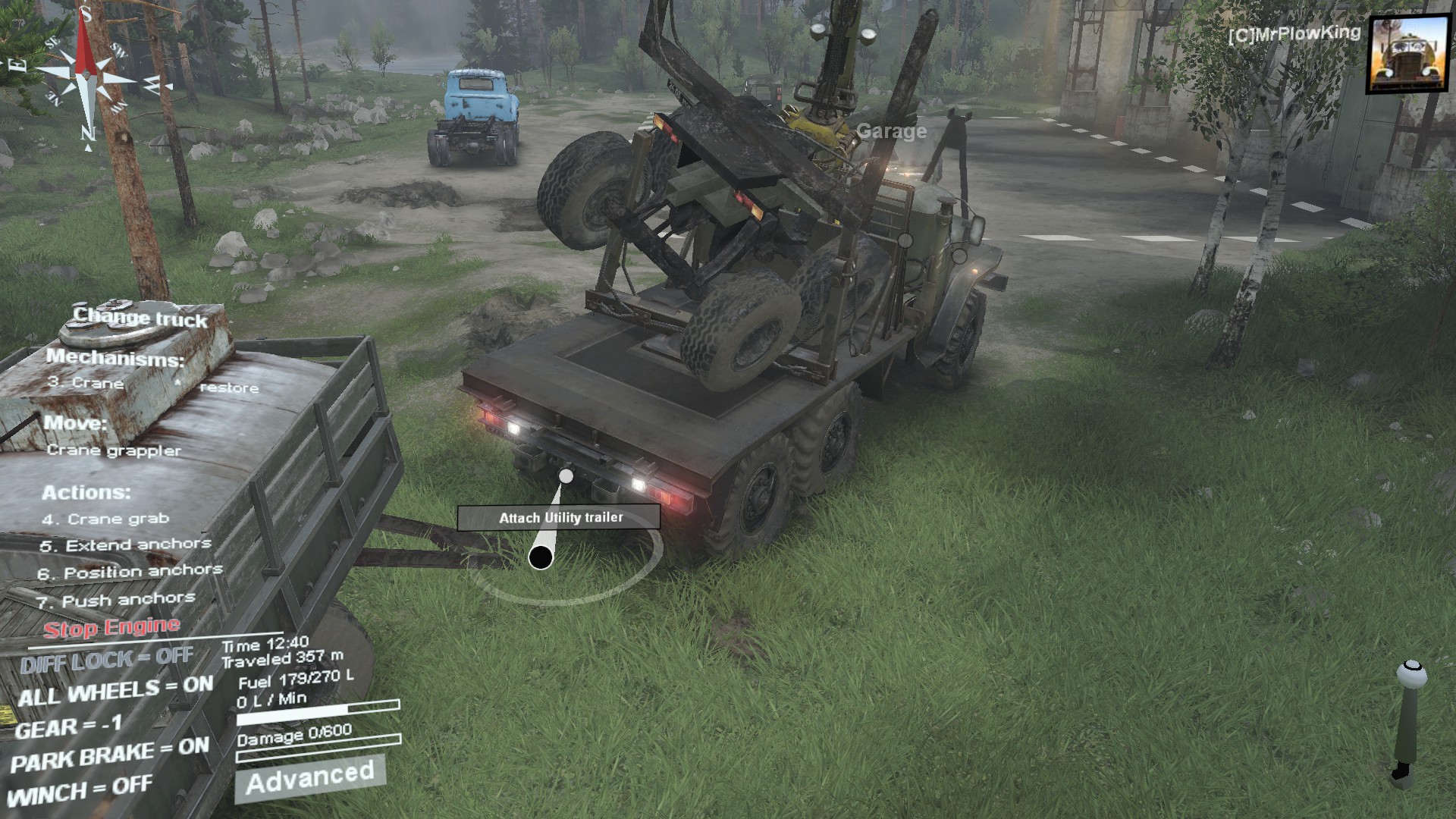Toggle the DIFF LOCK setting
The height and width of the screenshot is (819, 1456).
[x=106, y=661]
